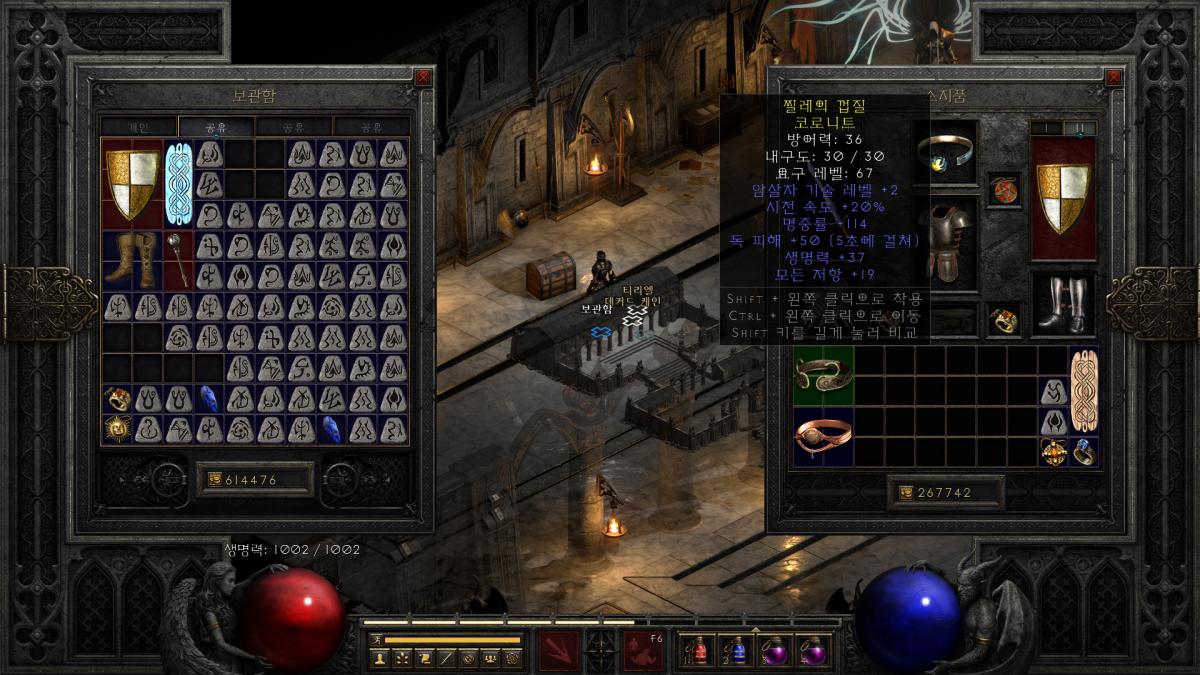The width and height of the screenshot is (1200, 675).
Task: Close the stash window
Action: pyautogui.click(x=423, y=77)
